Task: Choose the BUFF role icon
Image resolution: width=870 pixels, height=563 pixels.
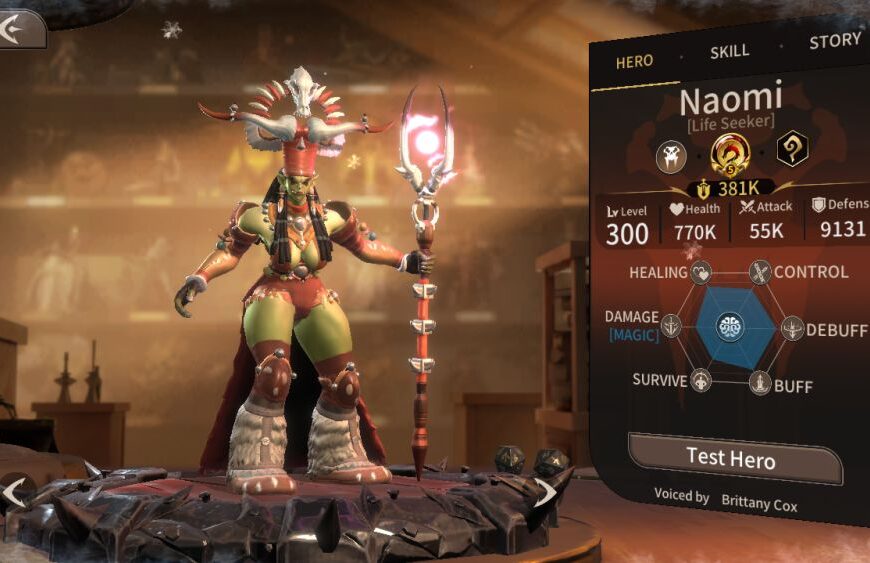Action: pos(760,383)
